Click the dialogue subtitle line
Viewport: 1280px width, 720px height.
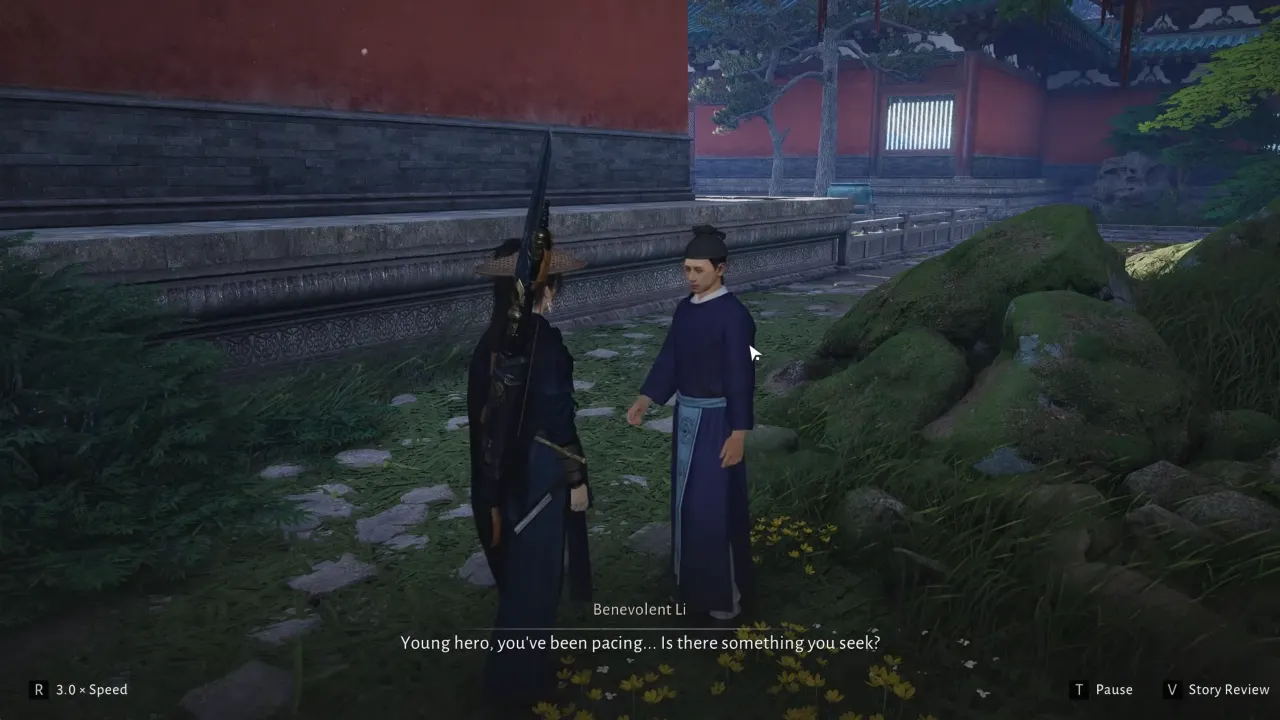639,642
